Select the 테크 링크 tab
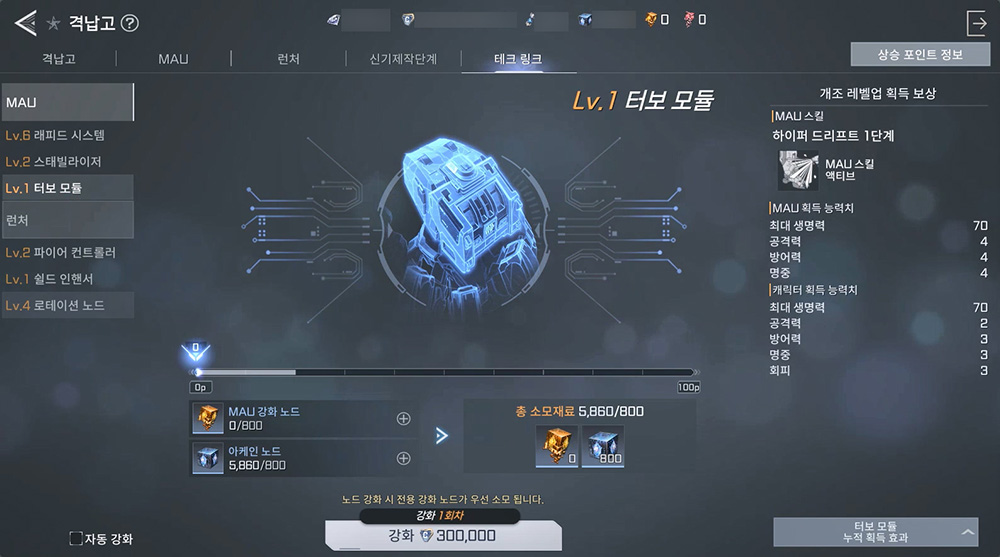Viewport: 1000px width, 557px height. click(518, 59)
